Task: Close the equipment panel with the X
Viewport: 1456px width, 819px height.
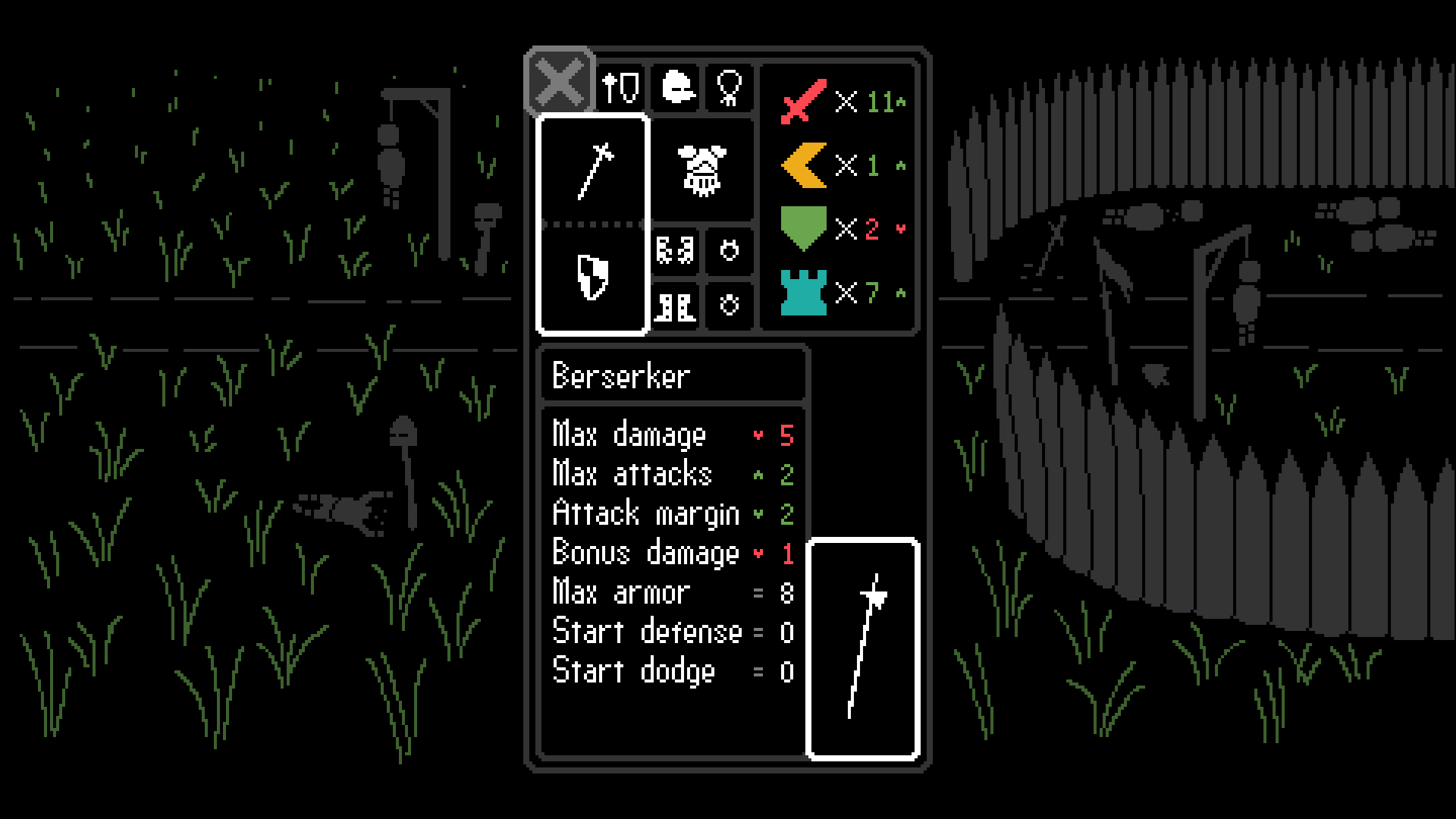Action: tap(560, 83)
